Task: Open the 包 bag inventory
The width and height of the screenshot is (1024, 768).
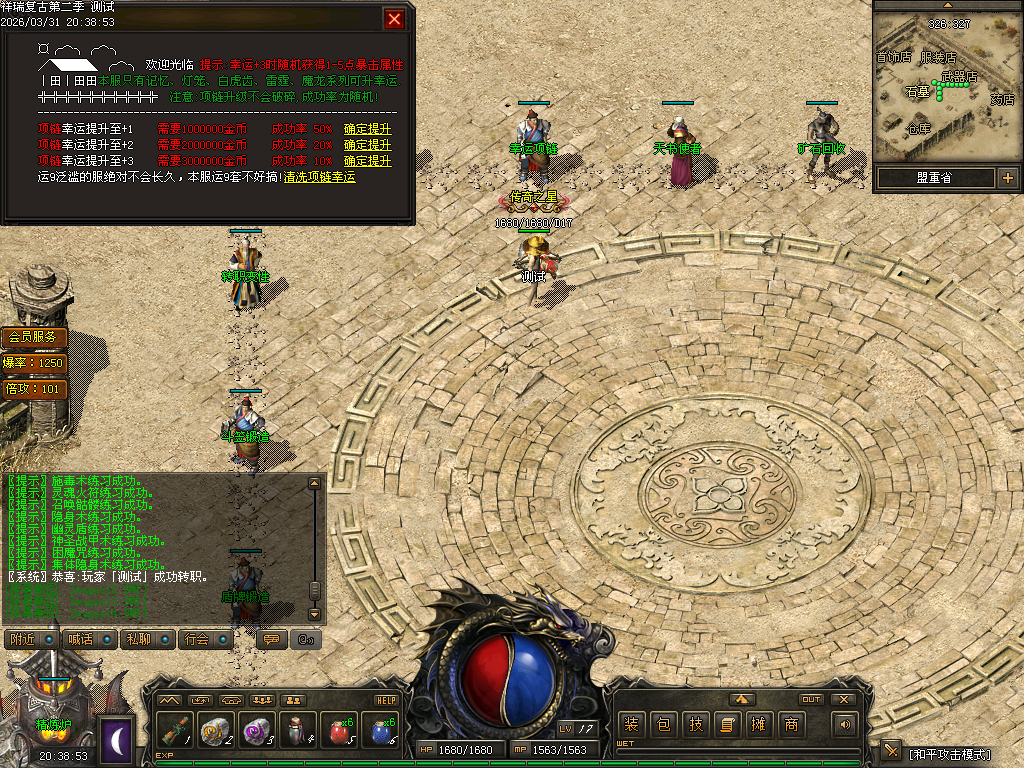Action: coord(663,724)
